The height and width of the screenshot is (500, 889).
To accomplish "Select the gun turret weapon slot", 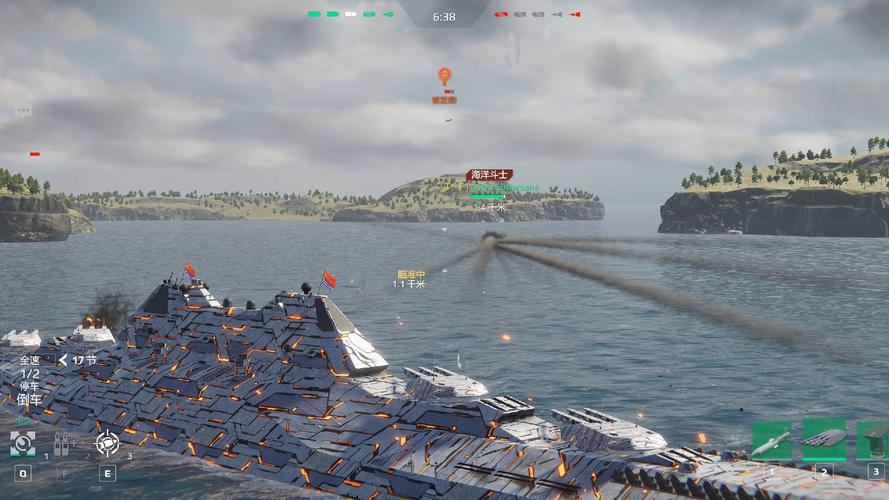I will click(874, 440).
